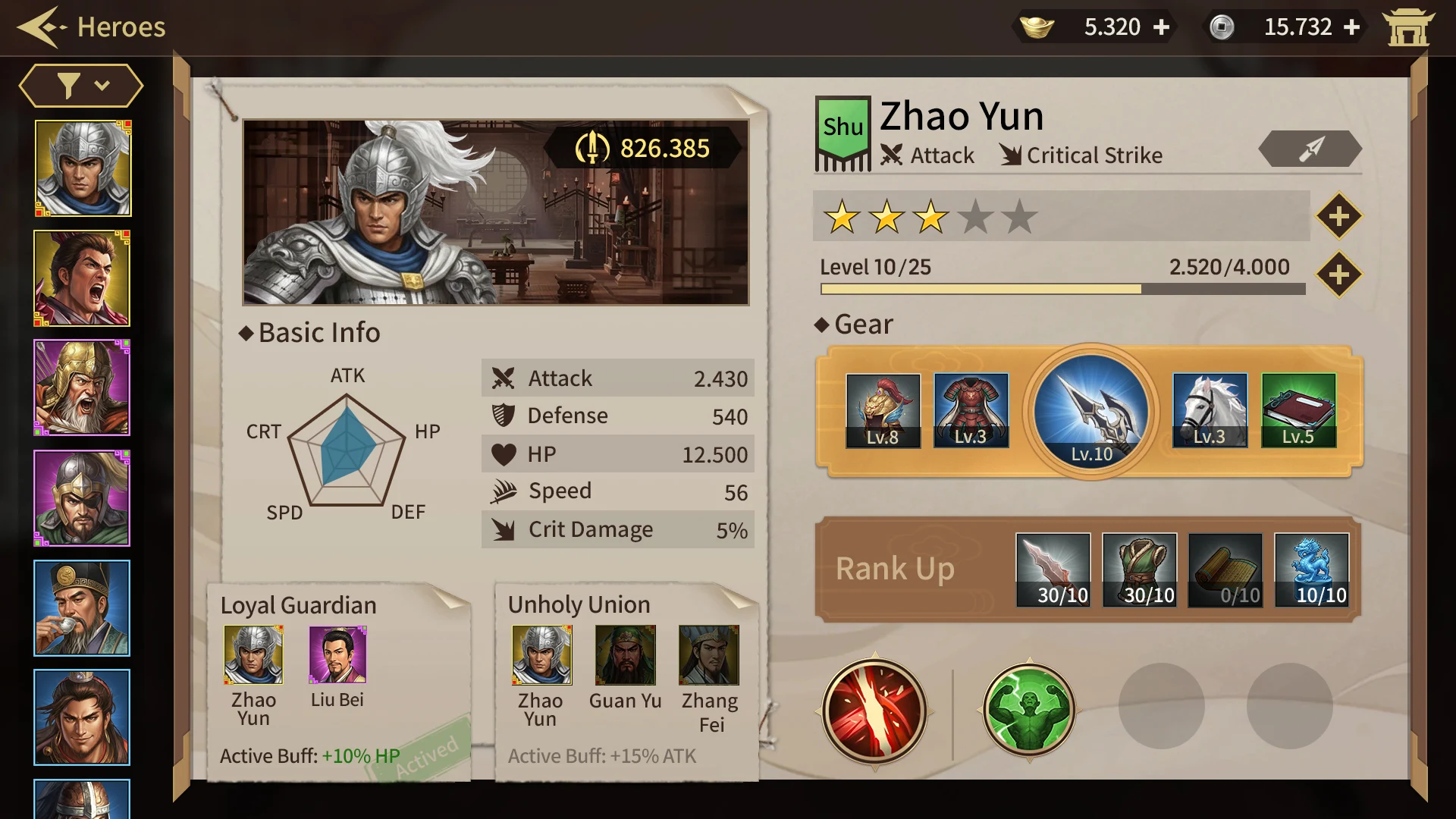Select Zhang Fei in Unholy Union panel
This screenshot has width=1456, height=819.
point(710,656)
